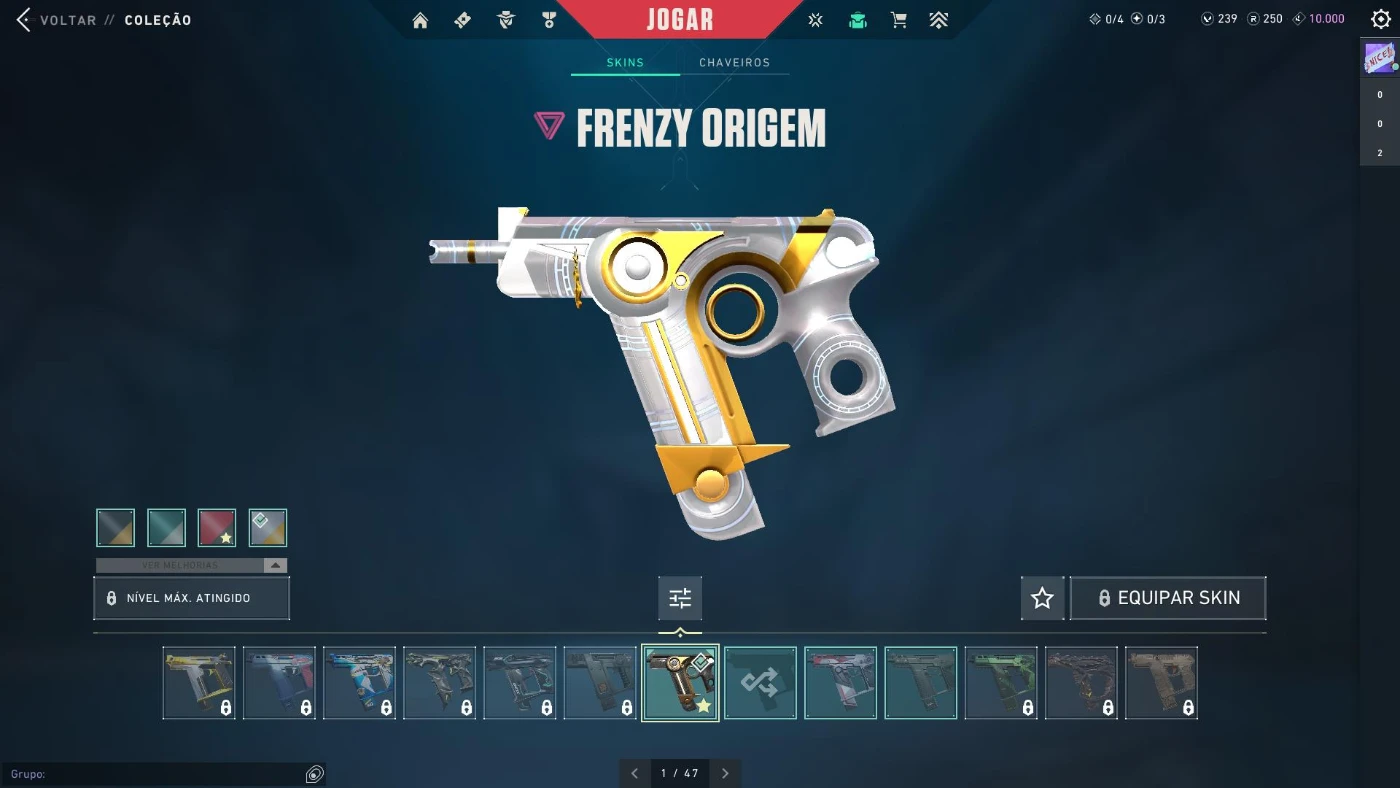Open the home icon in top navigation

point(420,20)
